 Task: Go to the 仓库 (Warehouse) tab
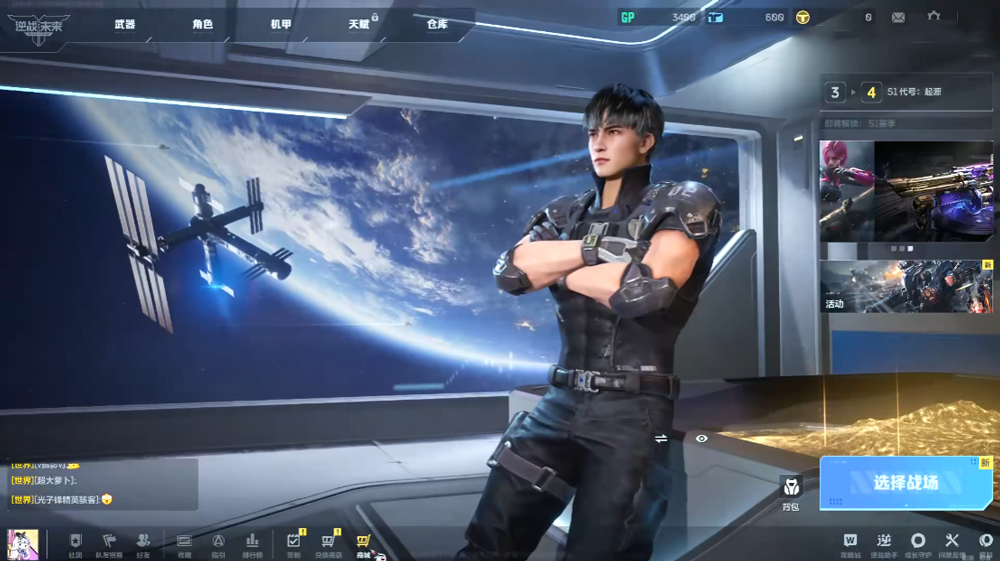(x=437, y=24)
